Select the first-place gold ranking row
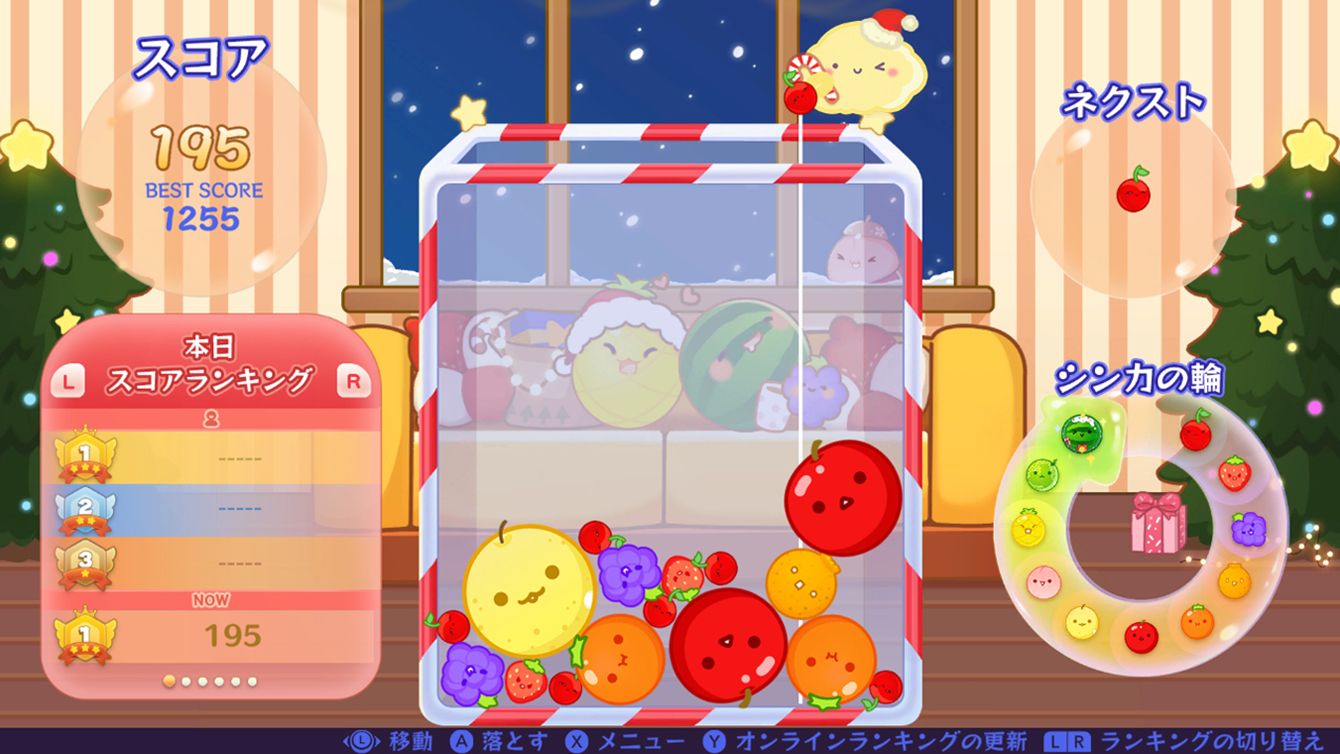The width and height of the screenshot is (1340, 754). point(210,457)
